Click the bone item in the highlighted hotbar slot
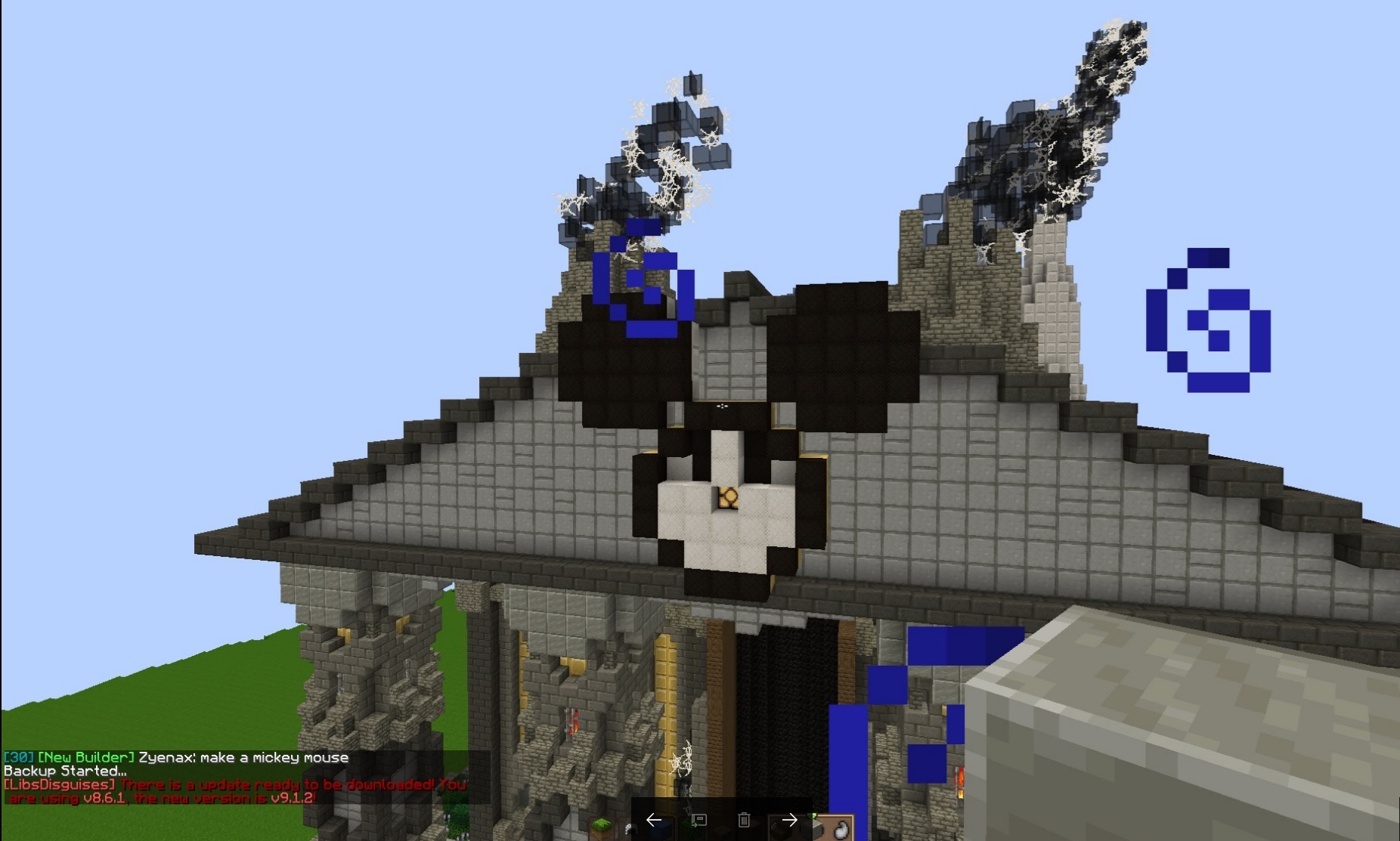1400x841 pixels. [841, 830]
